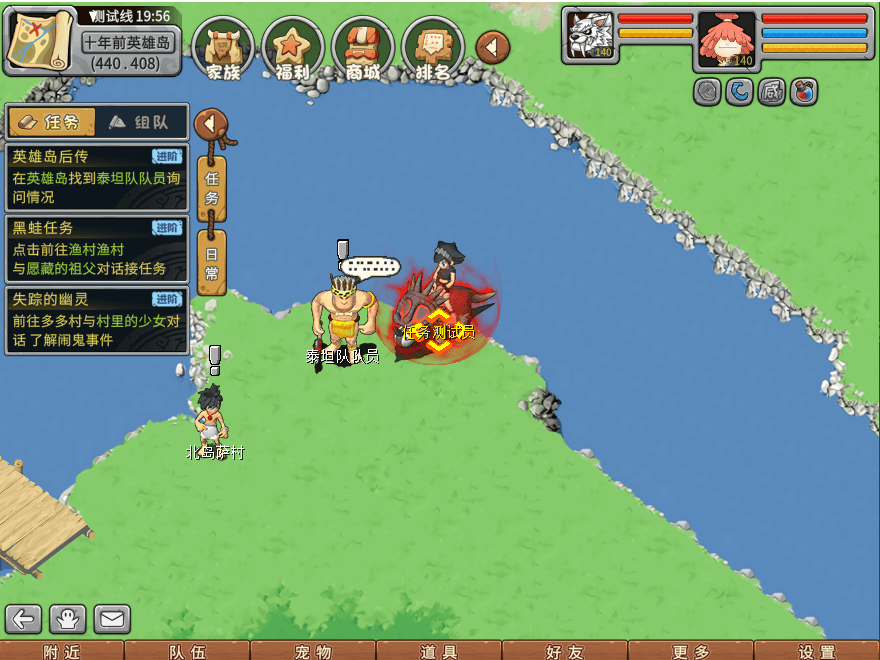Click the red-haired player portrait
The height and width of the screenshot is (660, 880).
[726, 38]
